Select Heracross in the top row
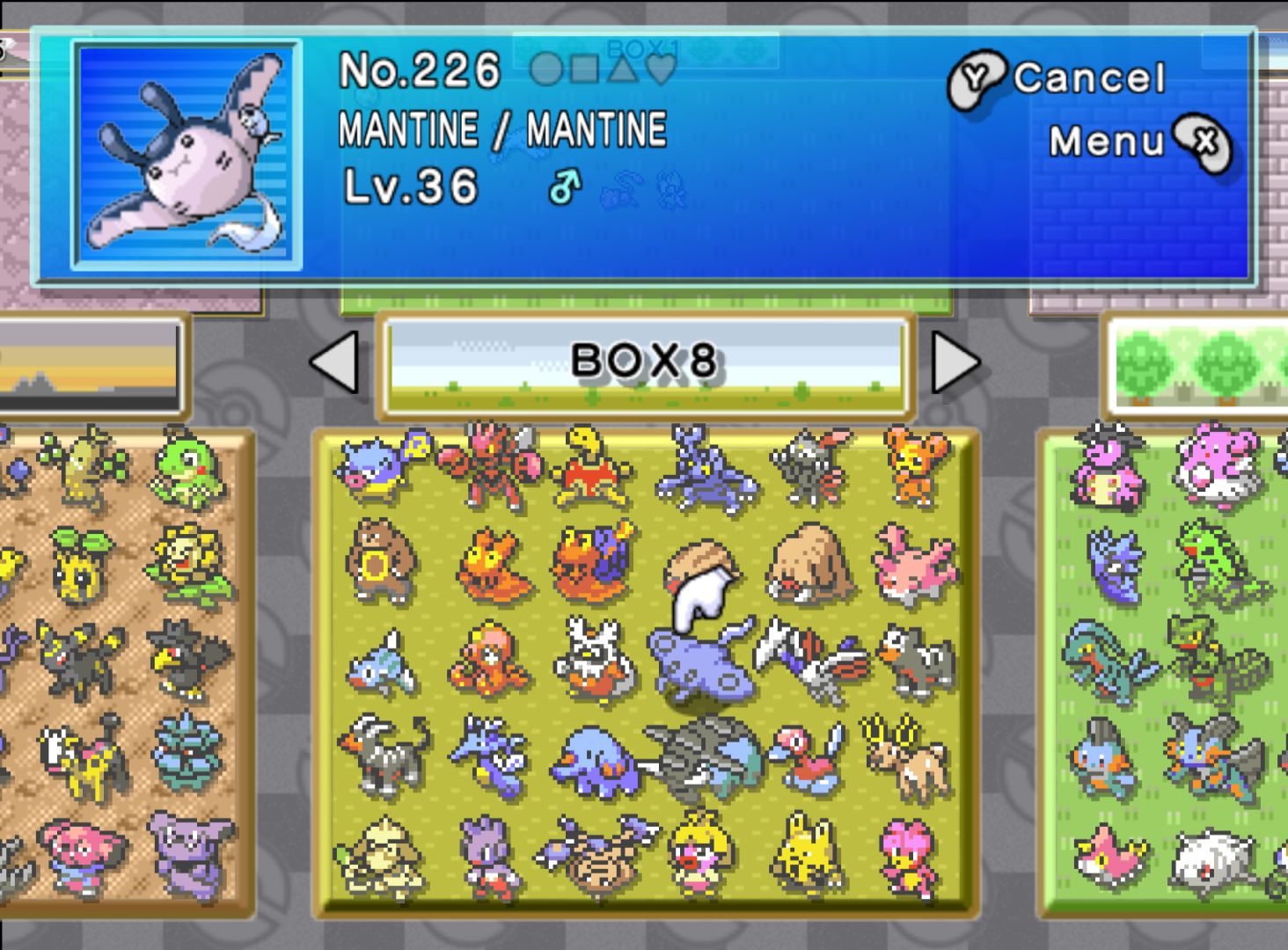 click(x=706, y=468)
